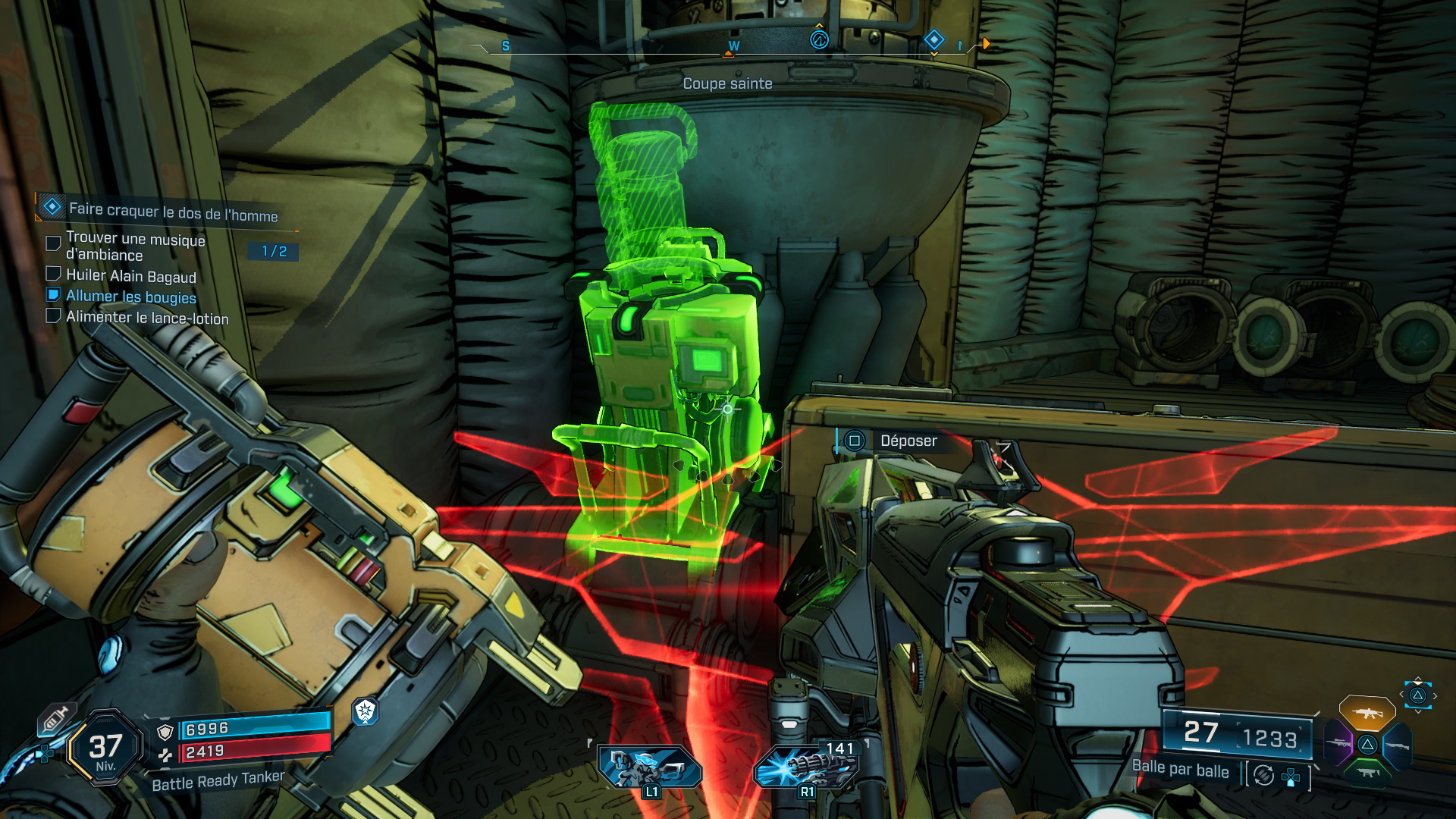Image resolution: width=1456 pixels, height=819 pixels.
Task: Fire the R1 minigun ordnance ability
Action: click(807, 767)
